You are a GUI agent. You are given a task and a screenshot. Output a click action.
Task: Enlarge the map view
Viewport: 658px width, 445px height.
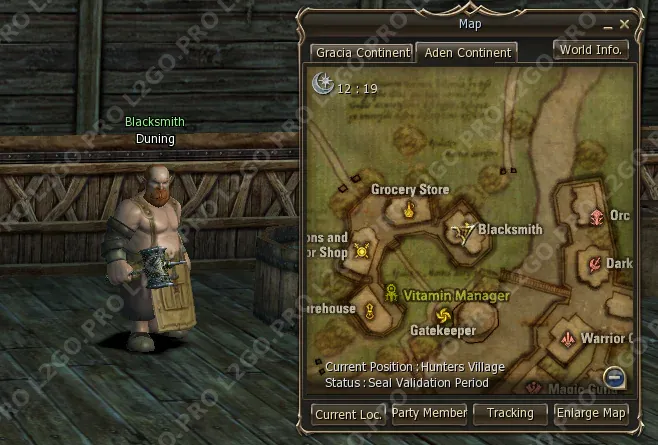[x=591, y=412]
